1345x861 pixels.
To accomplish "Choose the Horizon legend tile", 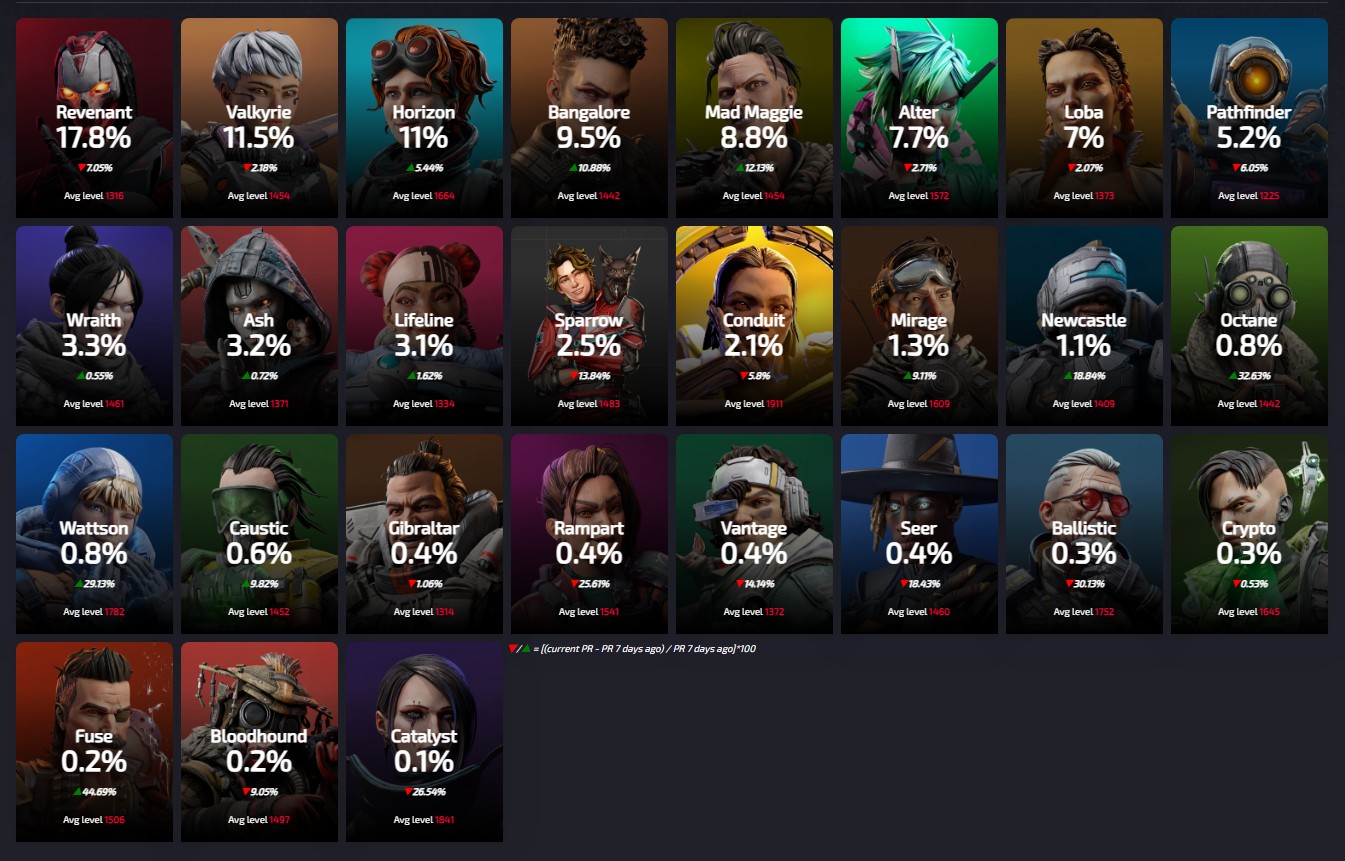I will click(424, 118).
